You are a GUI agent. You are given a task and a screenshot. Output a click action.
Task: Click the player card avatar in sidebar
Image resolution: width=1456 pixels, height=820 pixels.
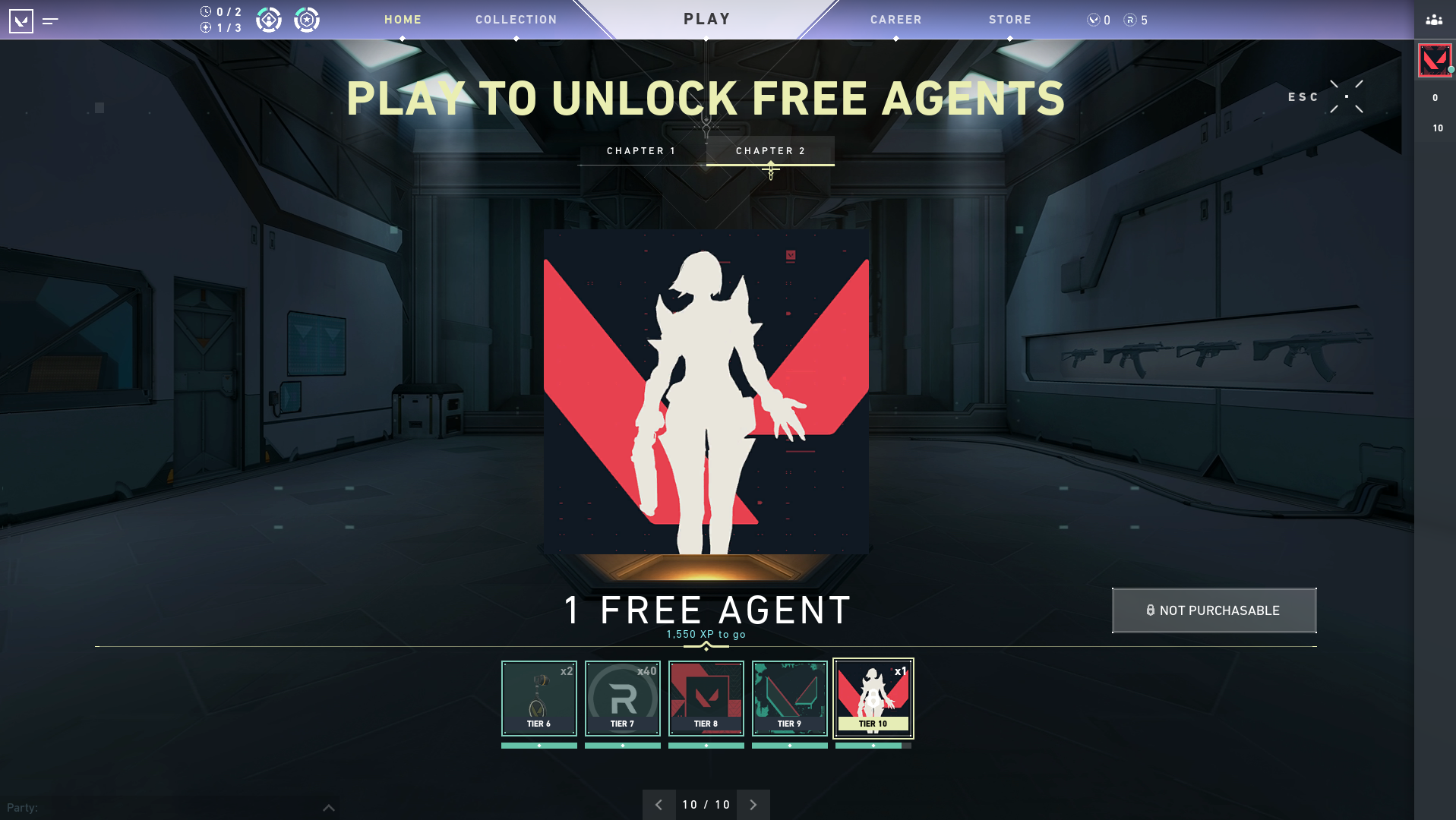[x=1434, y=61]
